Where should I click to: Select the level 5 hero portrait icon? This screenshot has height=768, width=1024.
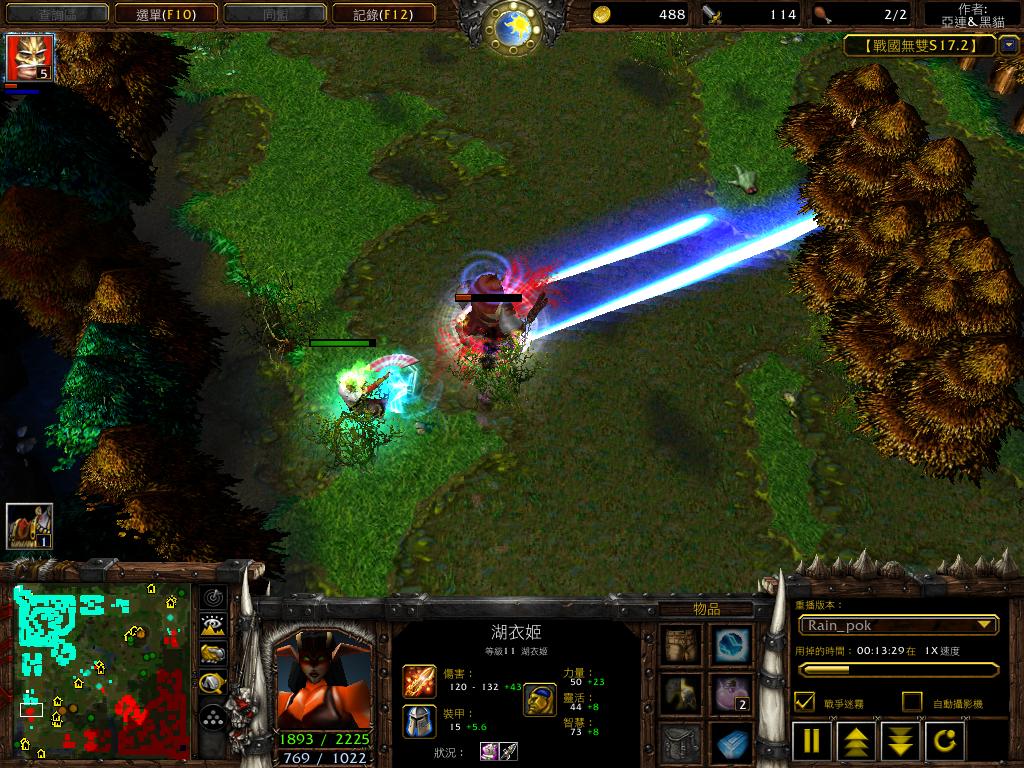29,57
